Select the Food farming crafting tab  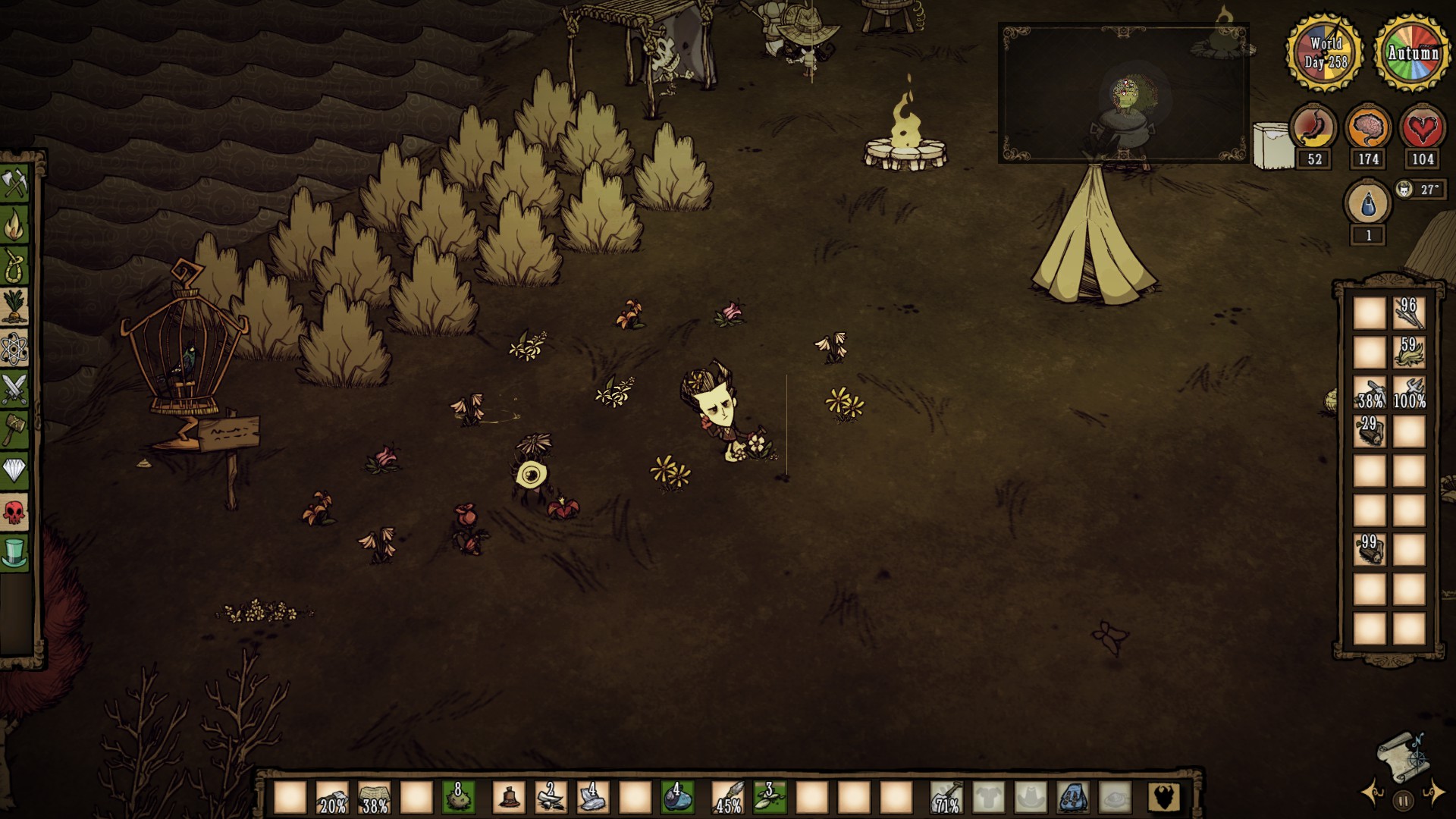[14, 307]
